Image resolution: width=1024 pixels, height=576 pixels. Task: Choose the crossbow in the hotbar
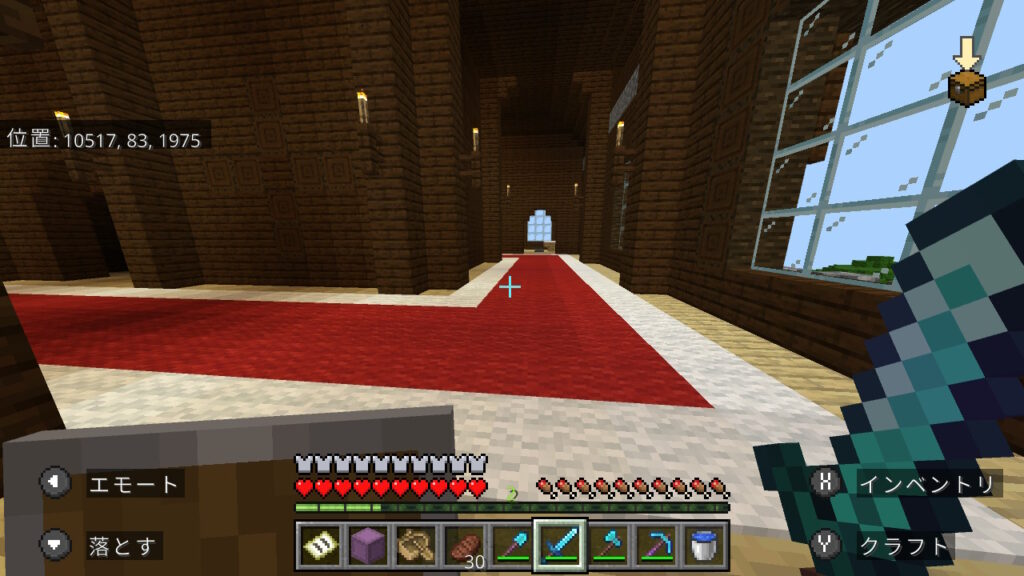(414, 545)
